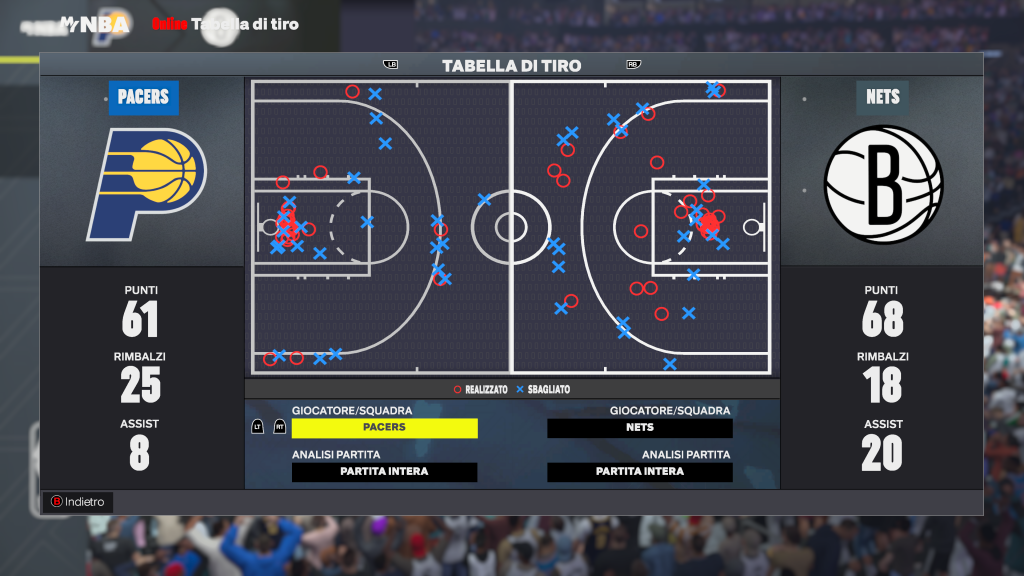Choose the black NETS player/team selector

[640, 428]
